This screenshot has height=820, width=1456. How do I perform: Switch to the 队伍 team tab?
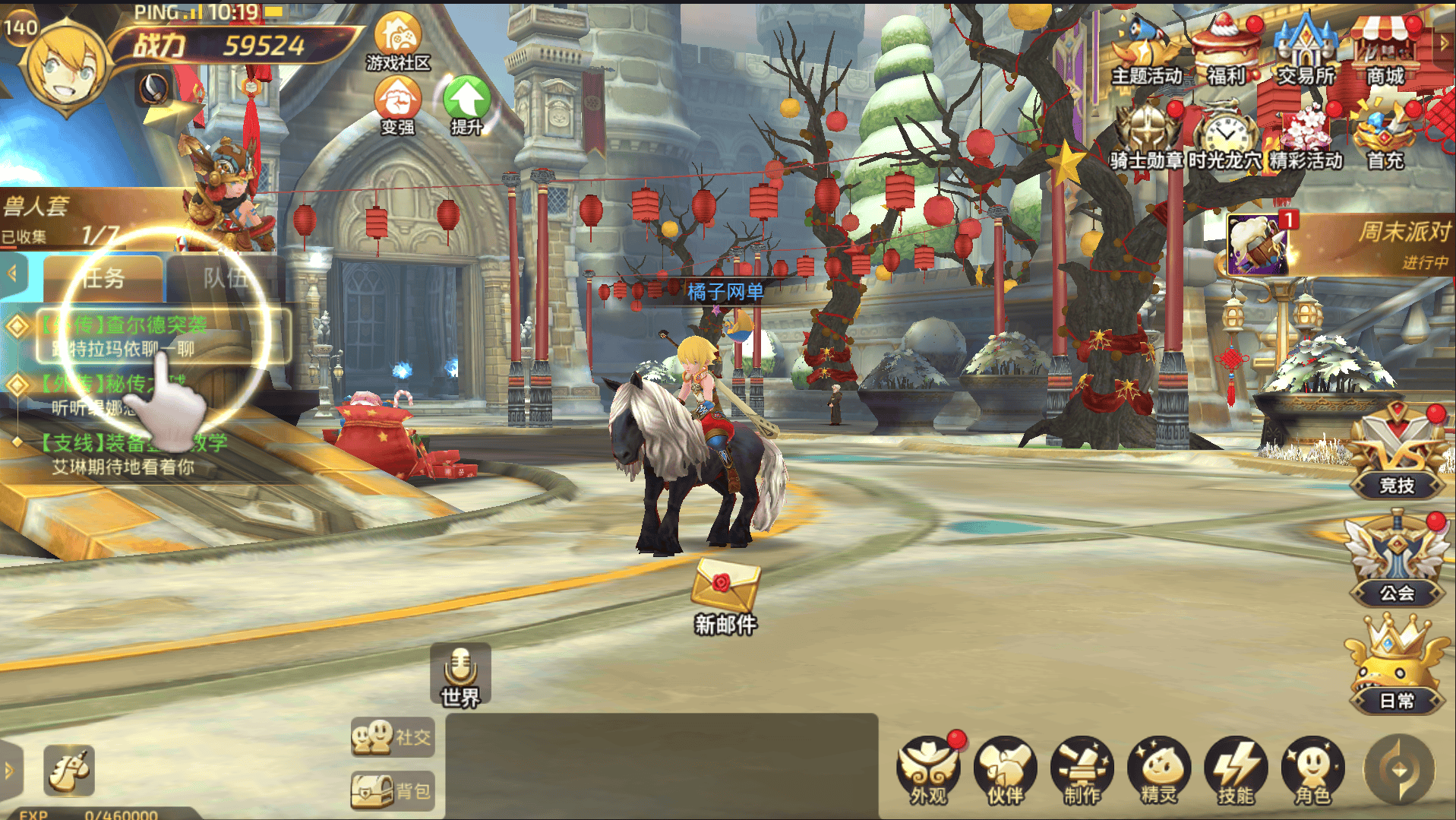[224, 278]
